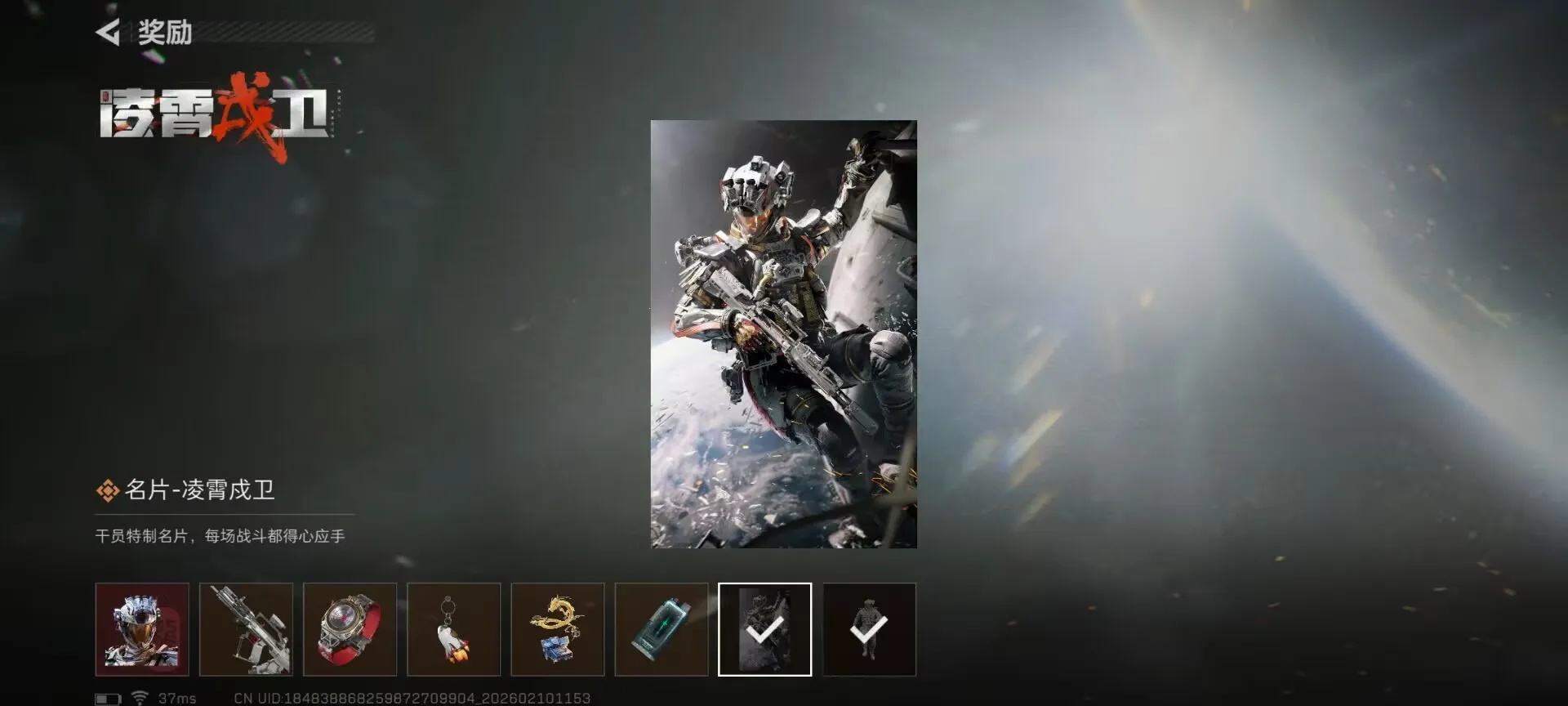
Task: Select the operator helmet avatar reward icon
Action: coord(143,629)
